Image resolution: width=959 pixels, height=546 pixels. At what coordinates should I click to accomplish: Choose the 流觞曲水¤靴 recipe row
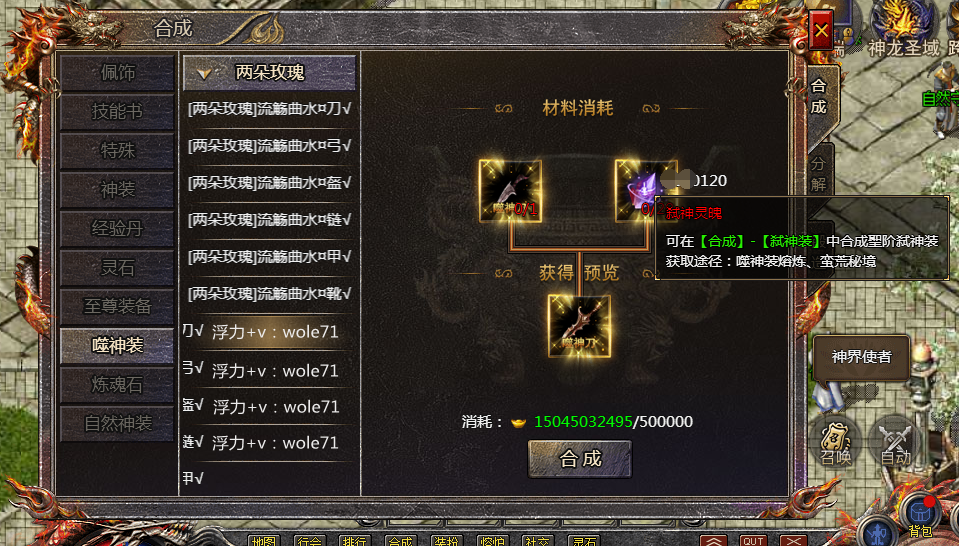[x=270, y=294]
